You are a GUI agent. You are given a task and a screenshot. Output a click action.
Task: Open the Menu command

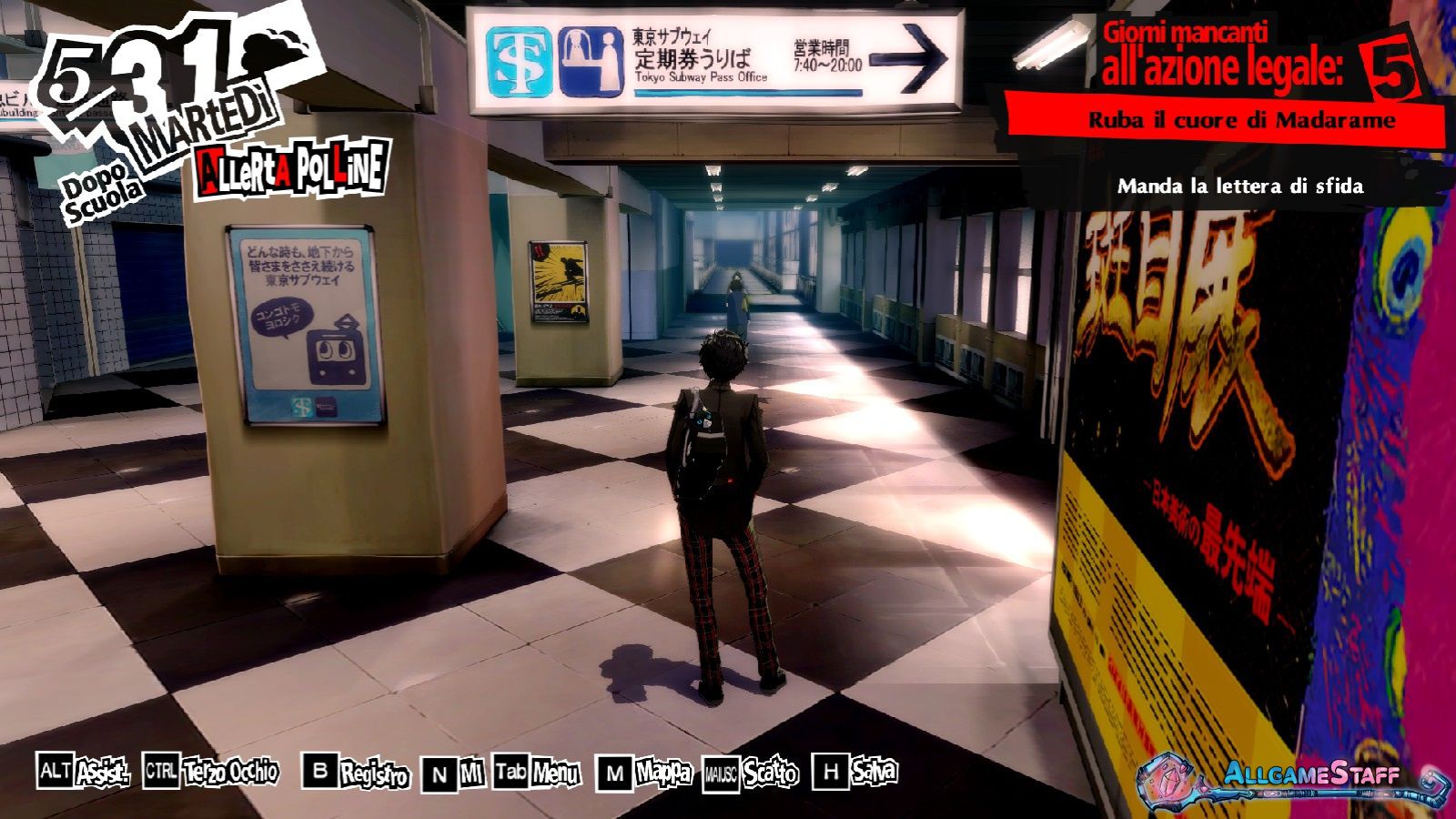pos(555,773)
